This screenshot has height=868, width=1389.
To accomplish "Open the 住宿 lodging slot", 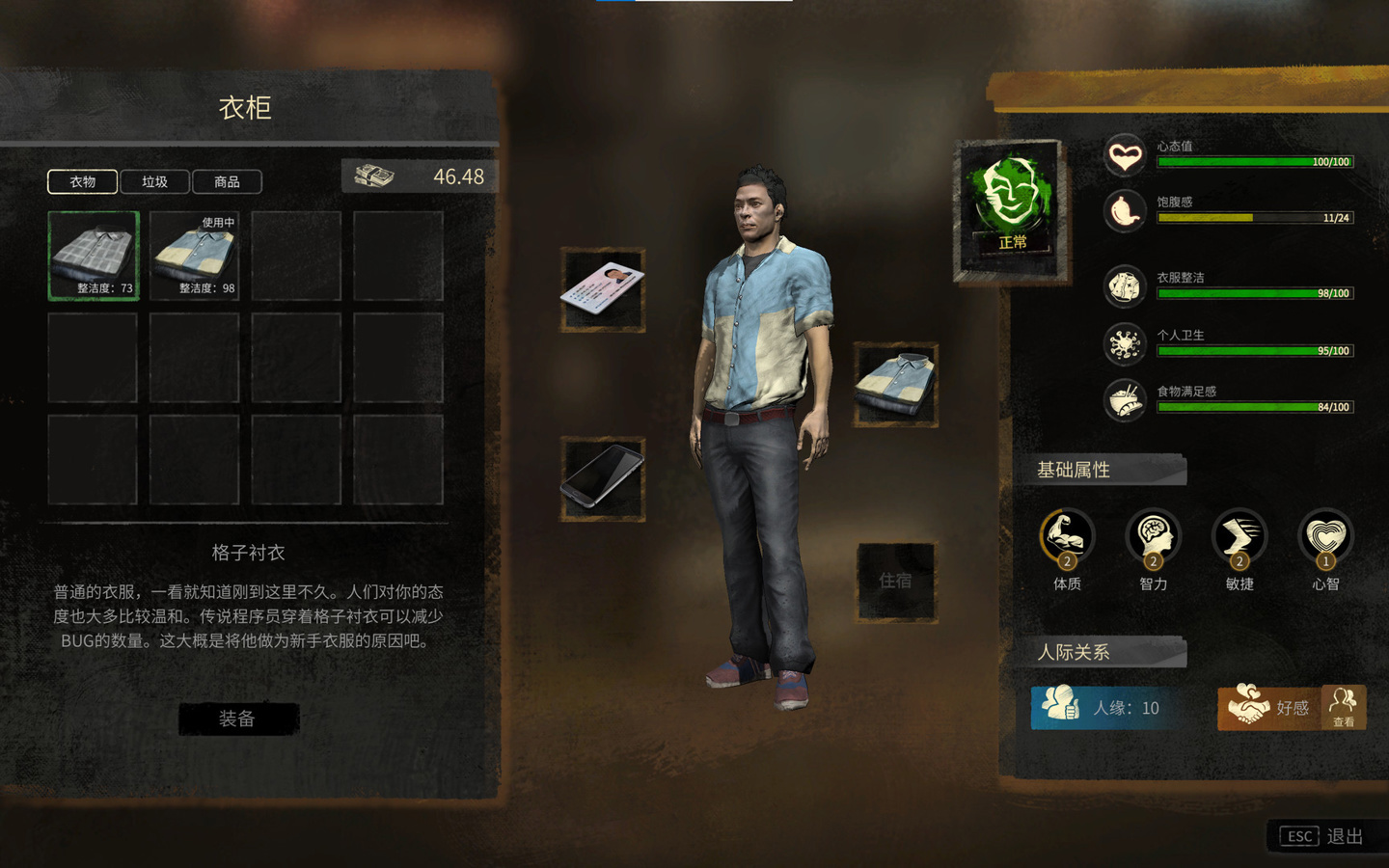I will point(896,581).
